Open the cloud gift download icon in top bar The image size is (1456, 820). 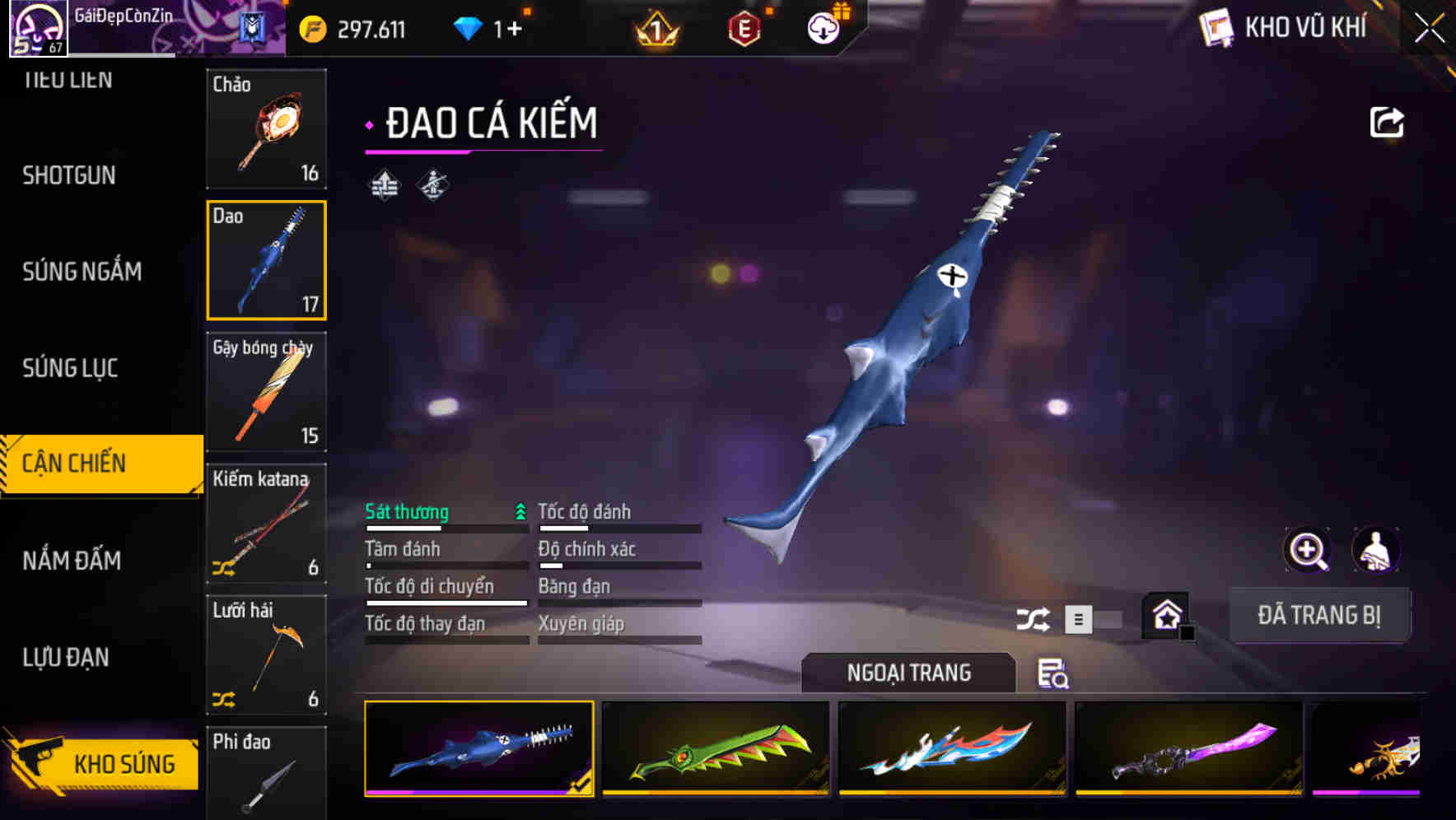(822, 27)
